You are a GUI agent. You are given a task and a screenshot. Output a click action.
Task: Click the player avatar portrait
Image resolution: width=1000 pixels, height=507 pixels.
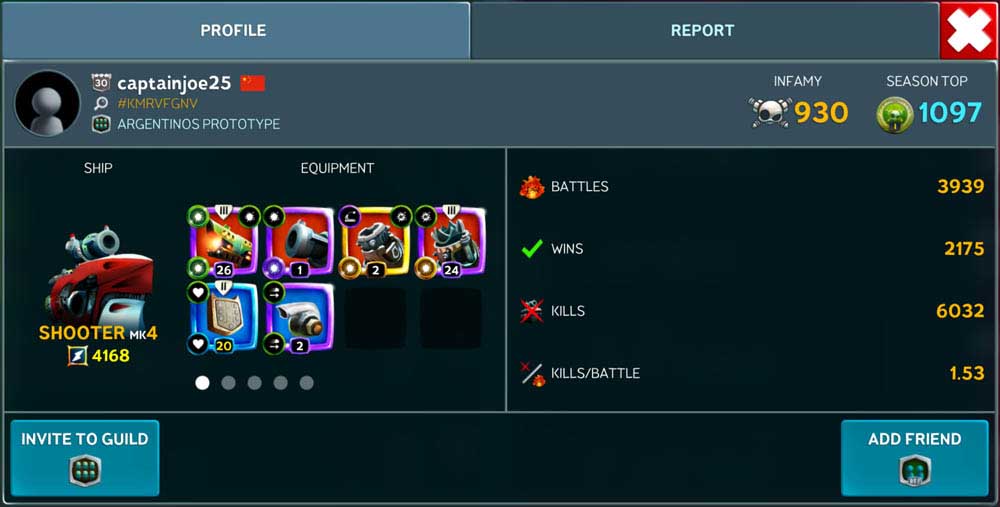[x=47, y=103]
